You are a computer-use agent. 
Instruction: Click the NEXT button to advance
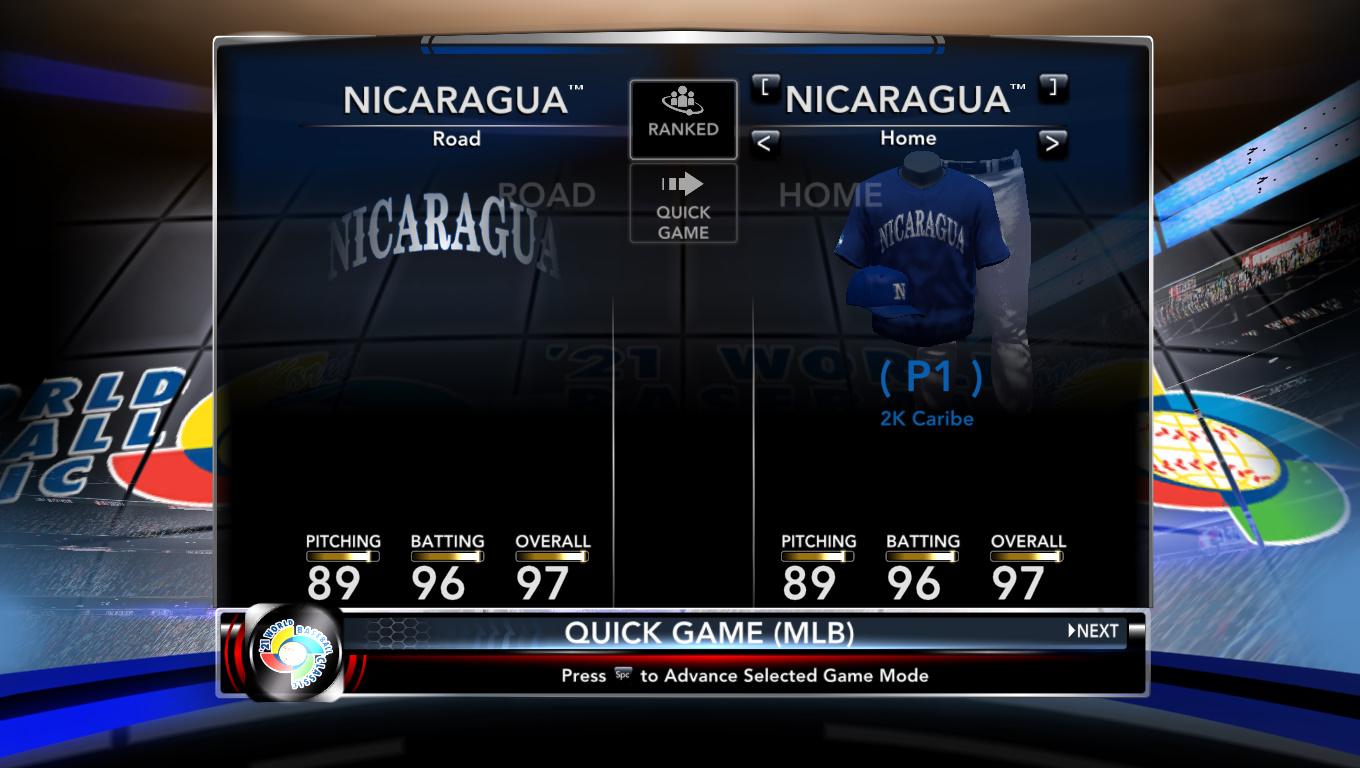pyautogui.click(x=1094, y=631)
